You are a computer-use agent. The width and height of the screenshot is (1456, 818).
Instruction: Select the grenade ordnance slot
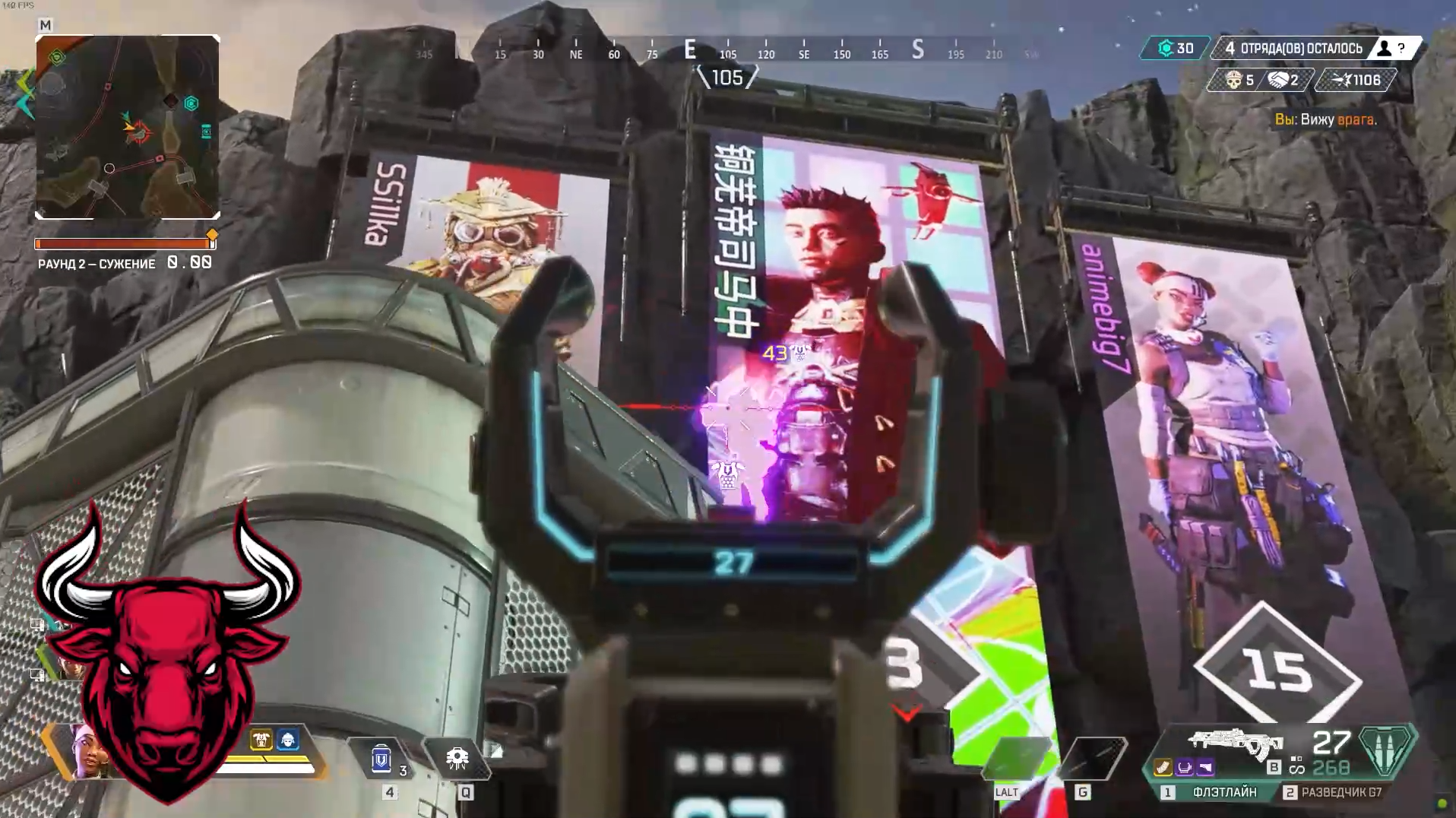[1091, 757]
